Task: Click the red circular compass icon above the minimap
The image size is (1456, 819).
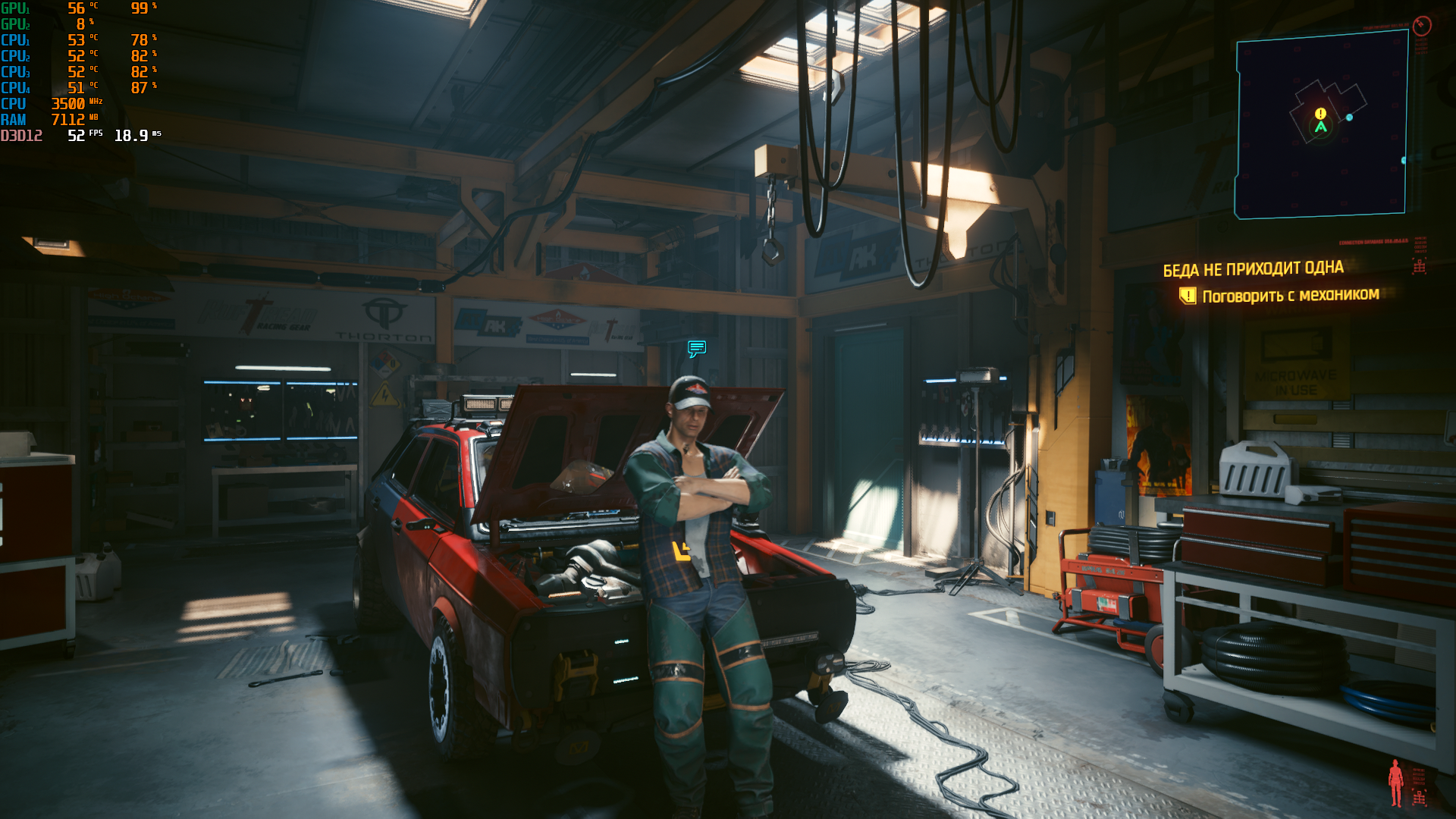Action: (x=1422, y=26)
